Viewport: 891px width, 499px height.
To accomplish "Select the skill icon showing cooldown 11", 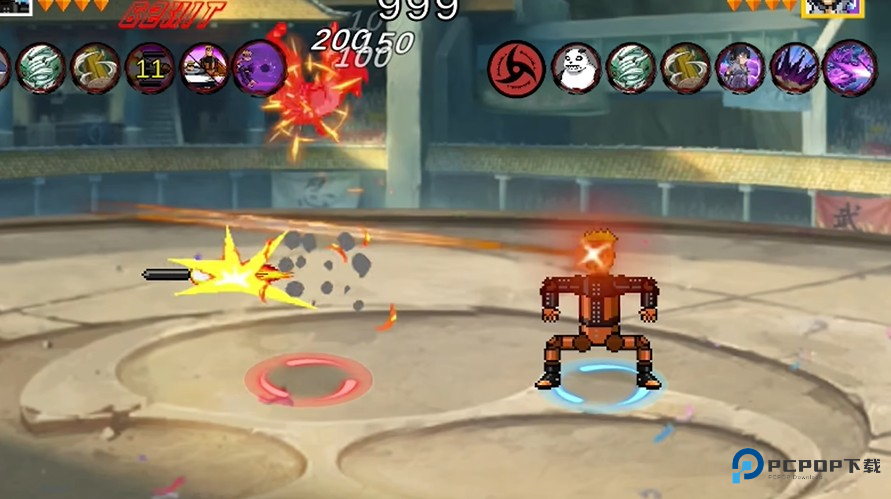I will (150, 69).
